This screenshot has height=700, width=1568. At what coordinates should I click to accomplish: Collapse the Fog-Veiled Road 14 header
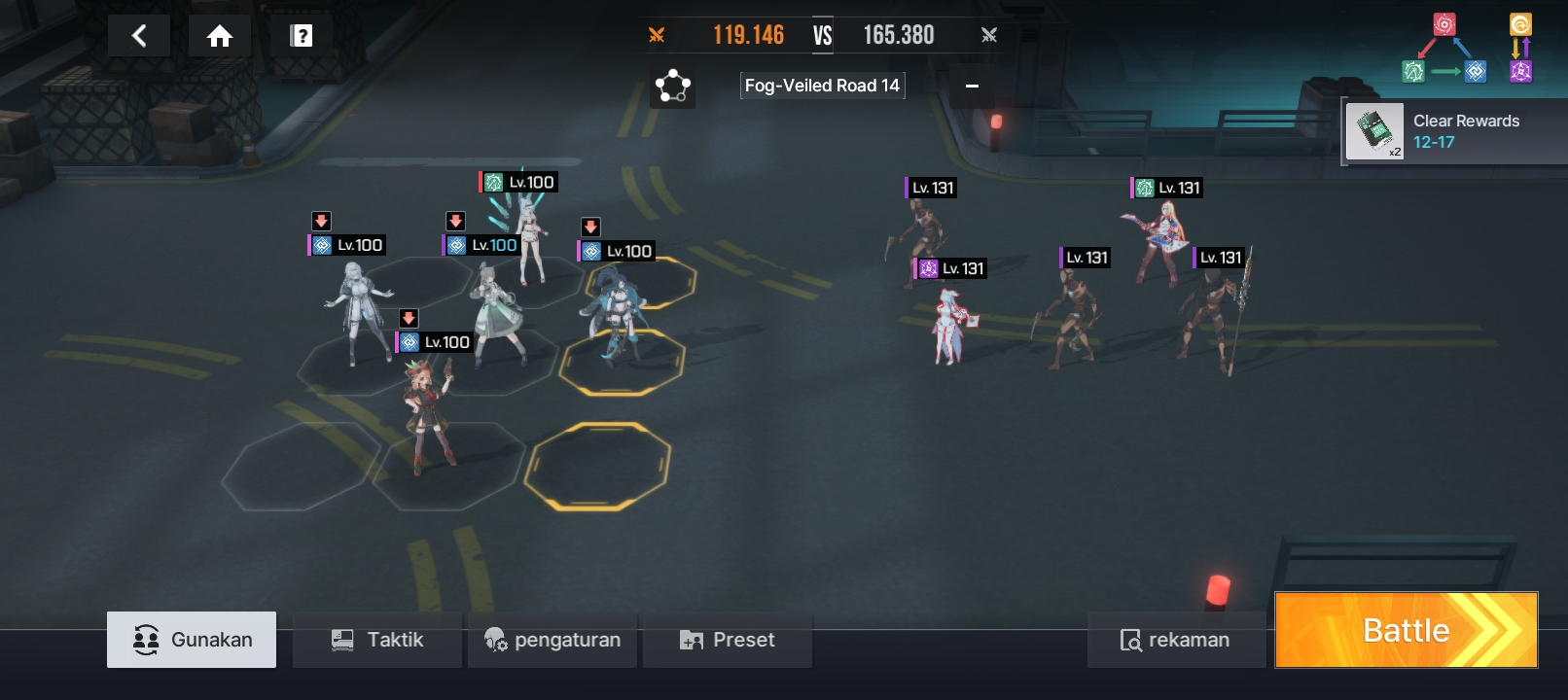pyautogui.click(x=971, y=87)
